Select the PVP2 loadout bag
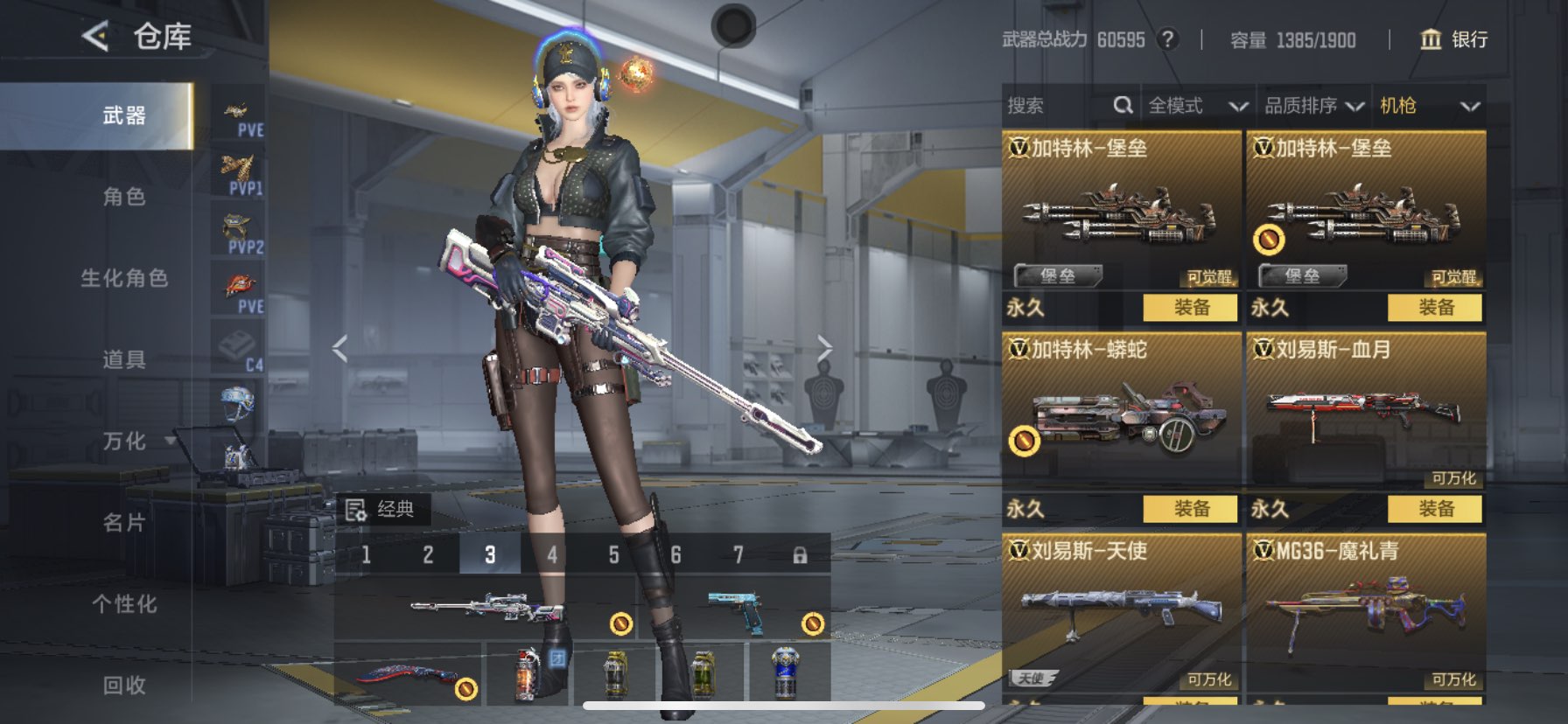Image resolution: width=1568 pixels, height=724 pixels. coord(238,232)
